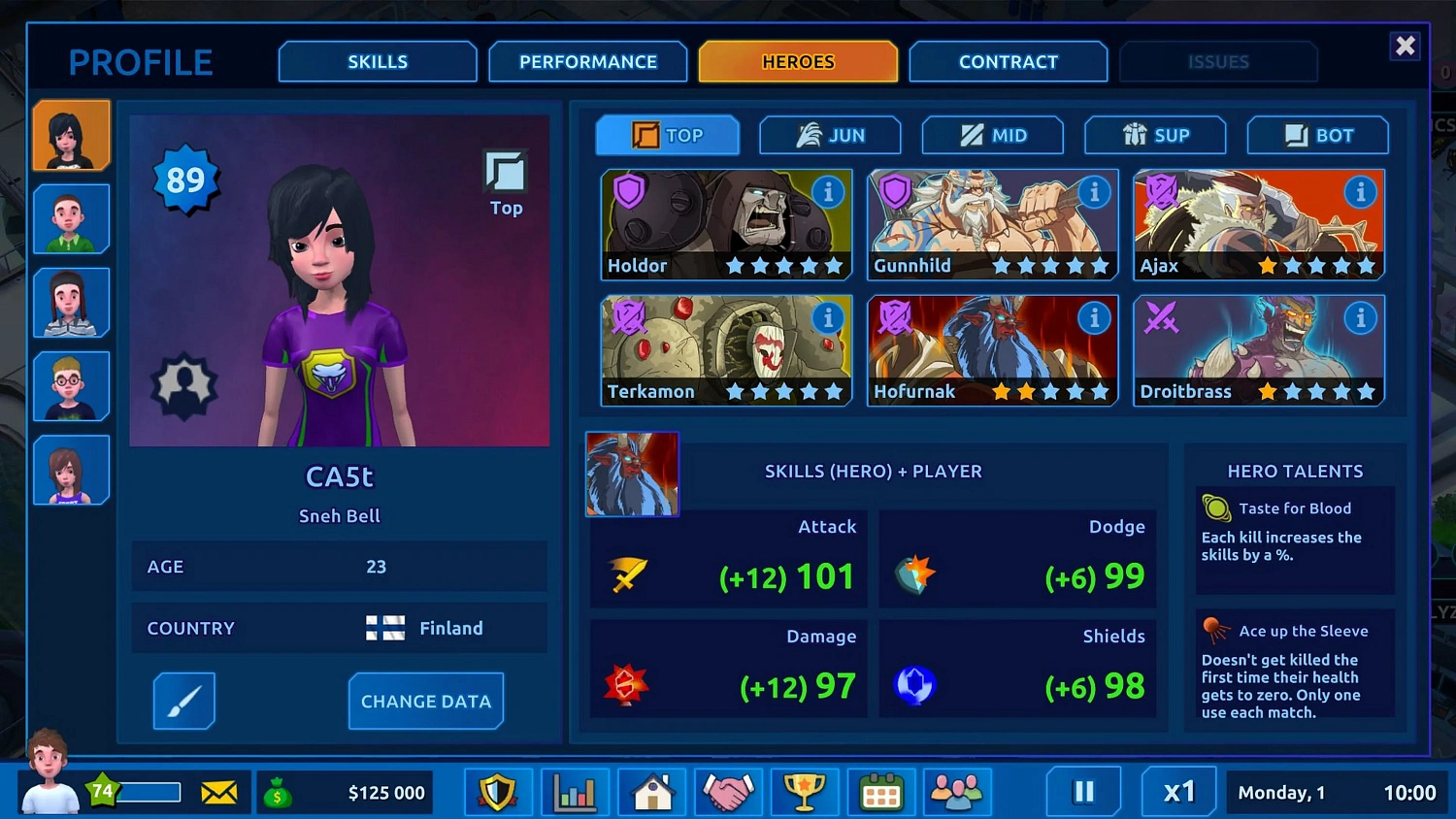The image size is (1456, 819).
Task: Open the home facility screen
Action: [651, 792]
